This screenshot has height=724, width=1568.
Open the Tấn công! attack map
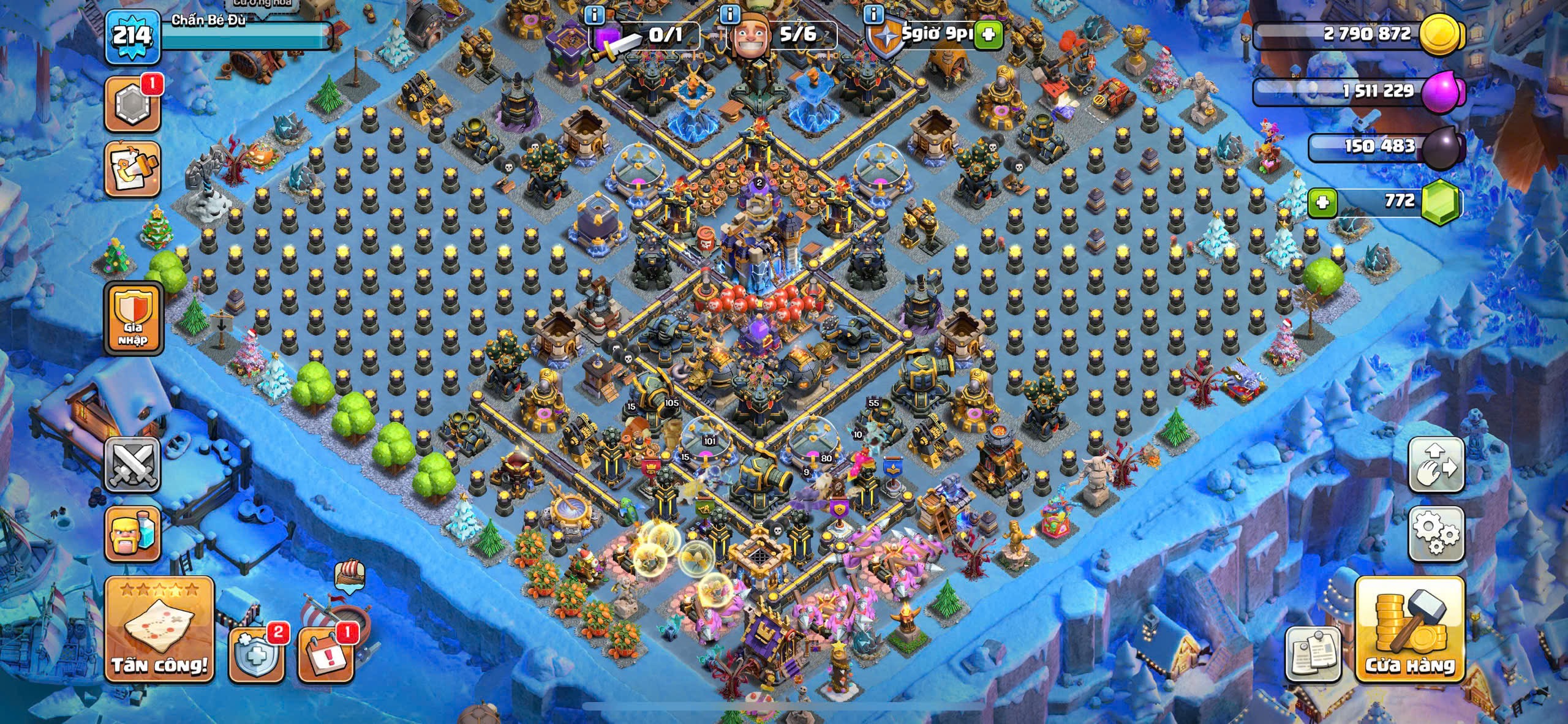point(159,630)
